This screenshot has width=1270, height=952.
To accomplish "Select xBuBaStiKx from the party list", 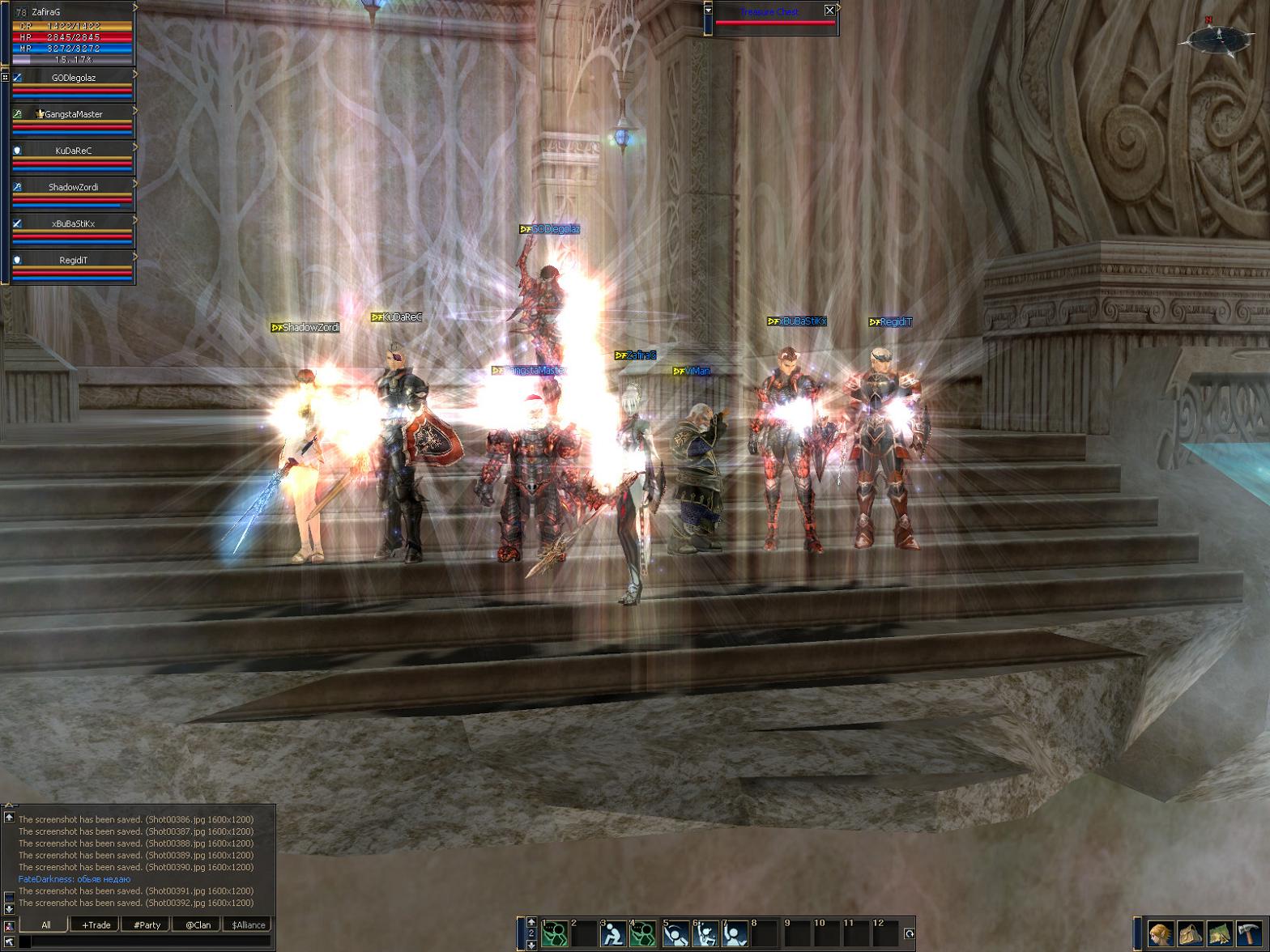I will [x=73, y=224].
